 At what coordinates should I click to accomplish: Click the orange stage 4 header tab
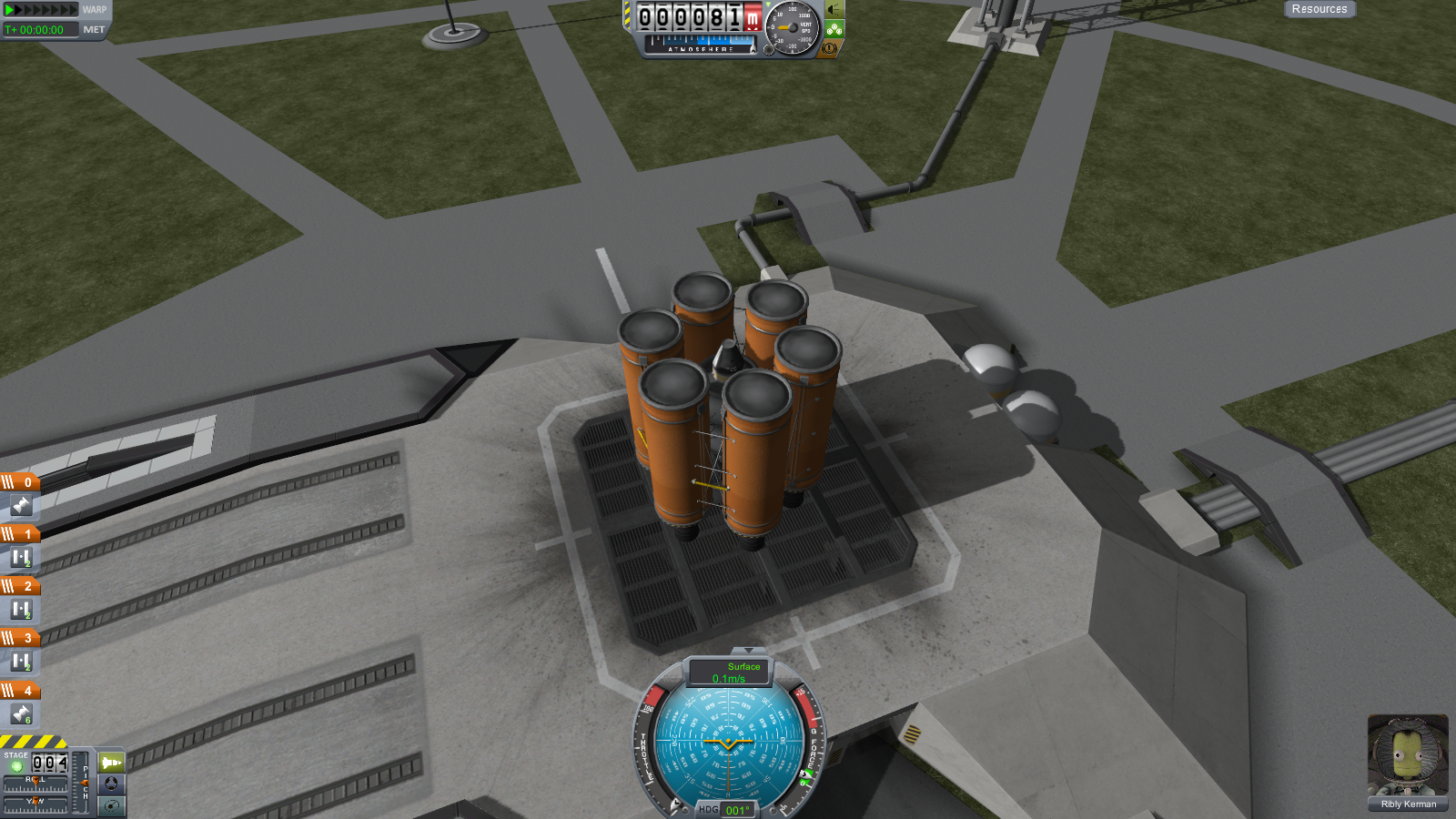20,691
